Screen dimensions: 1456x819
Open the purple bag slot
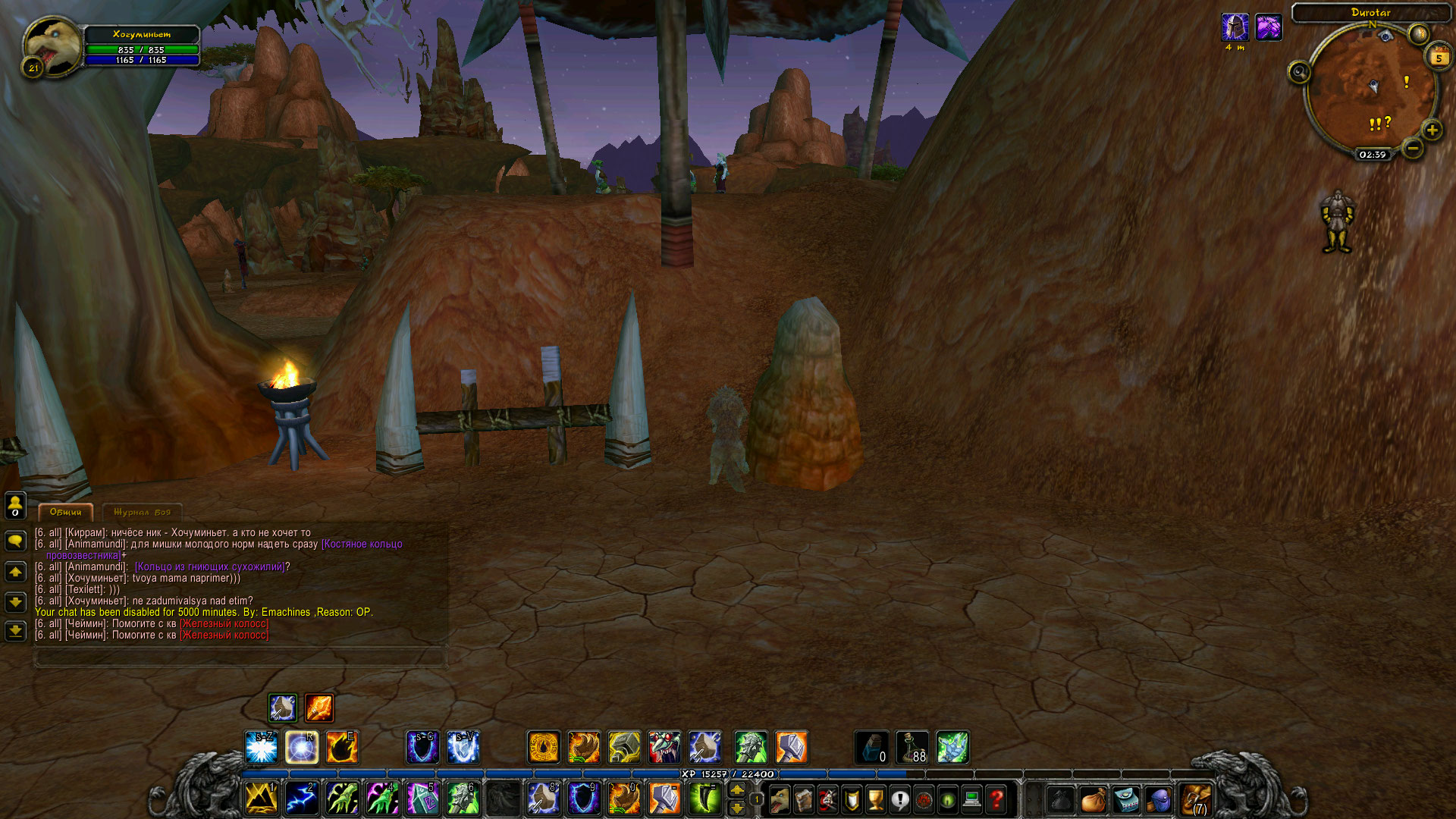[x=1159, y=799]
